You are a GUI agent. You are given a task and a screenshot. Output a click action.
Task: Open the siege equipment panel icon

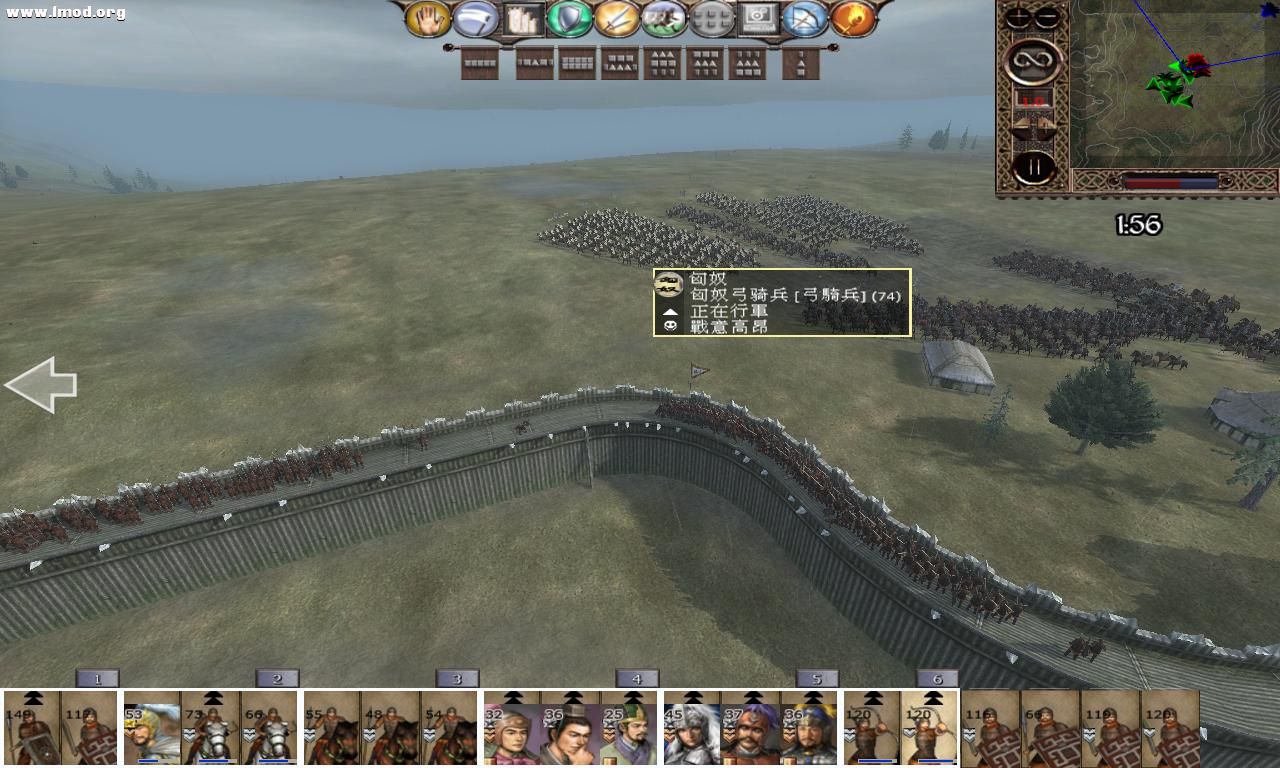coord(524,17)
